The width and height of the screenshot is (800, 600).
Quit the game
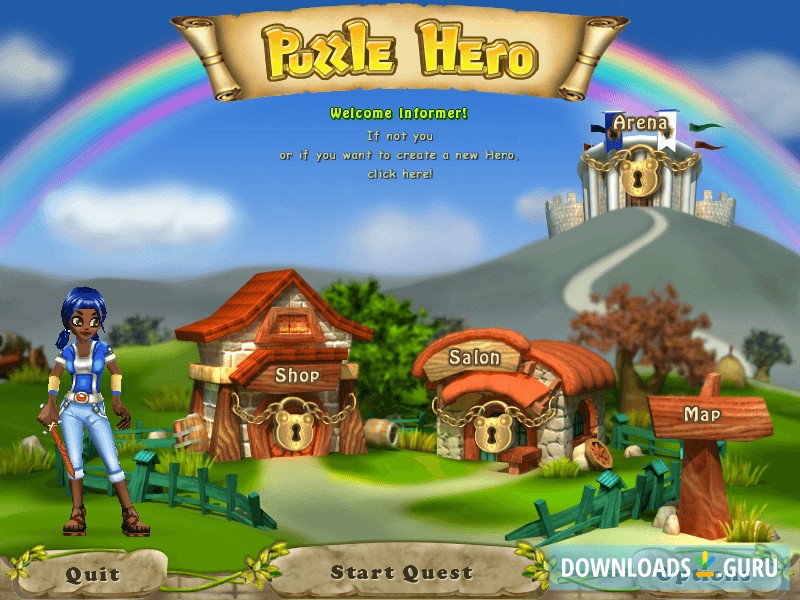pyautogui.click(x=92, y=574)
